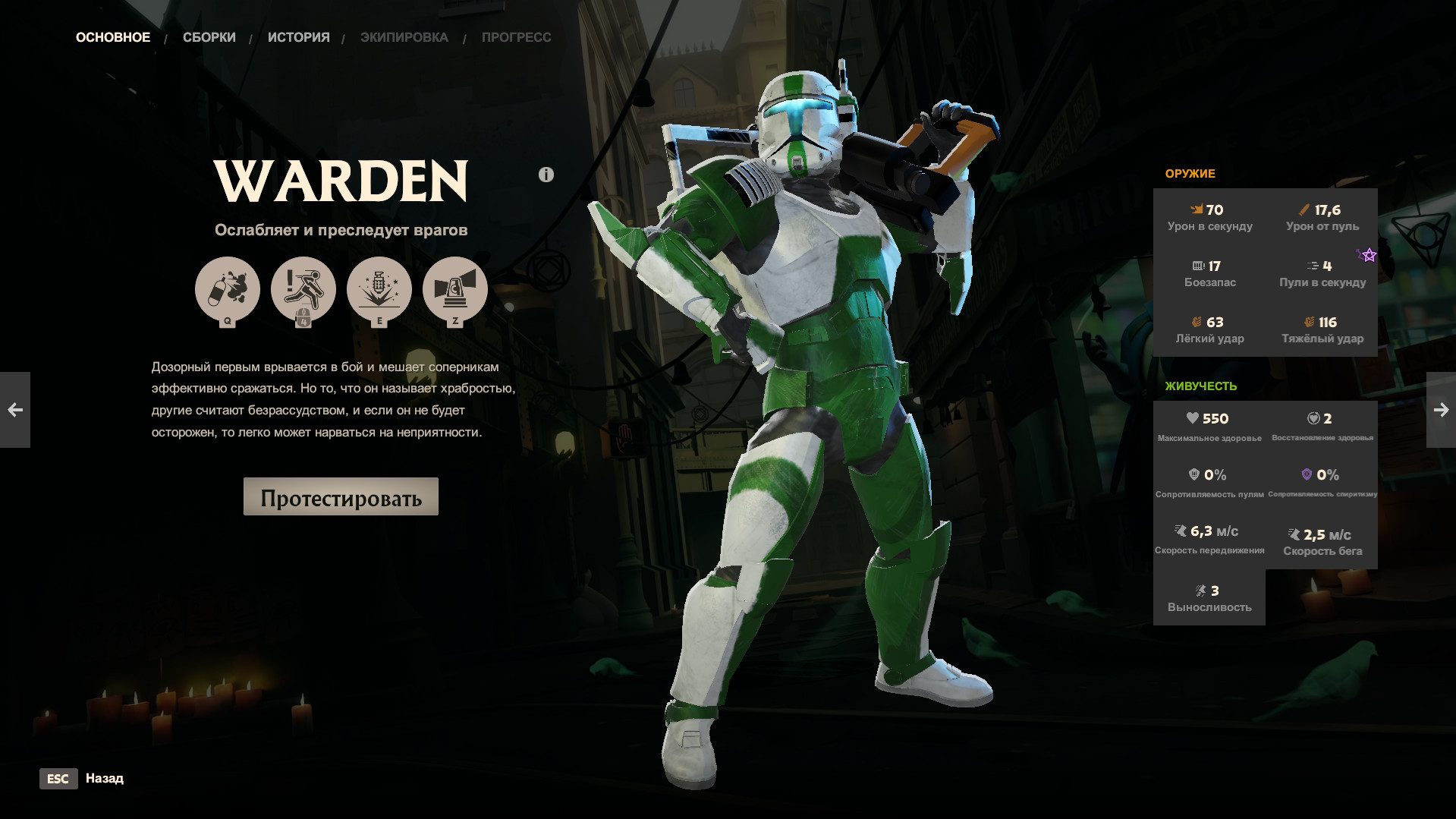Click the ammo icon next to Боезапас
1456x819 pixels.
coord(1200,266)
